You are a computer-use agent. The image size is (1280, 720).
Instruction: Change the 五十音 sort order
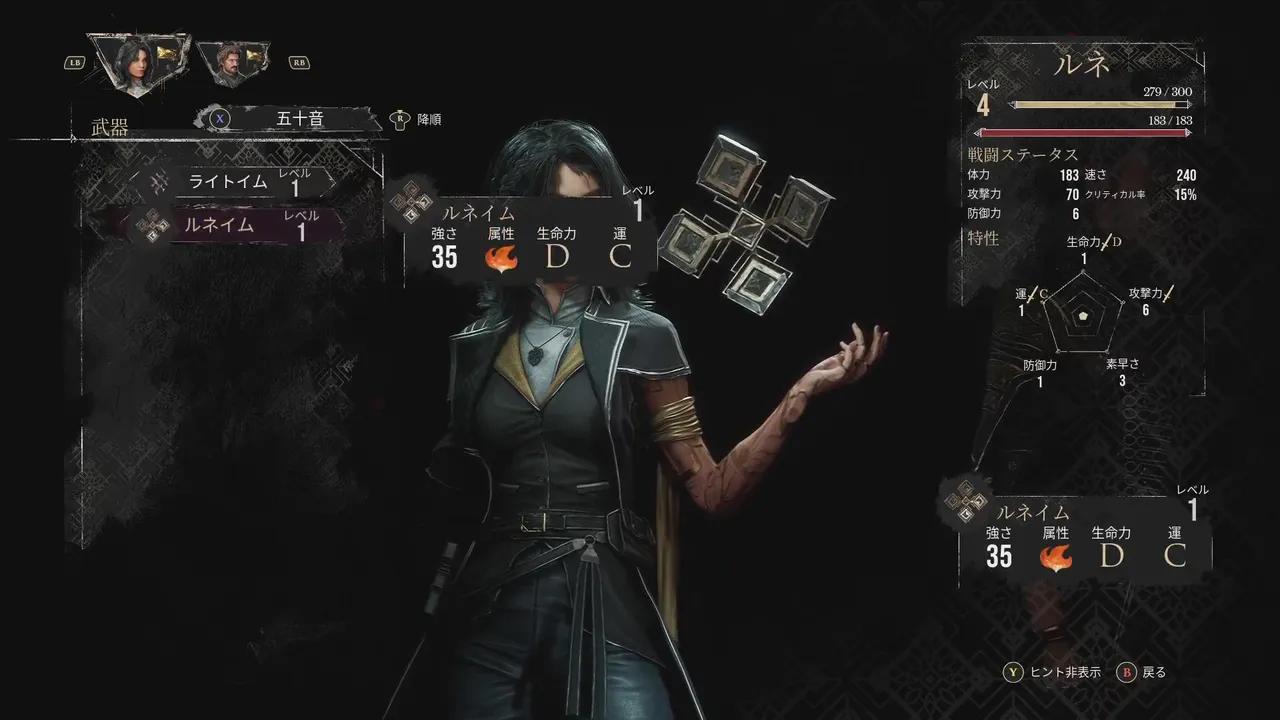pos(298,119)
